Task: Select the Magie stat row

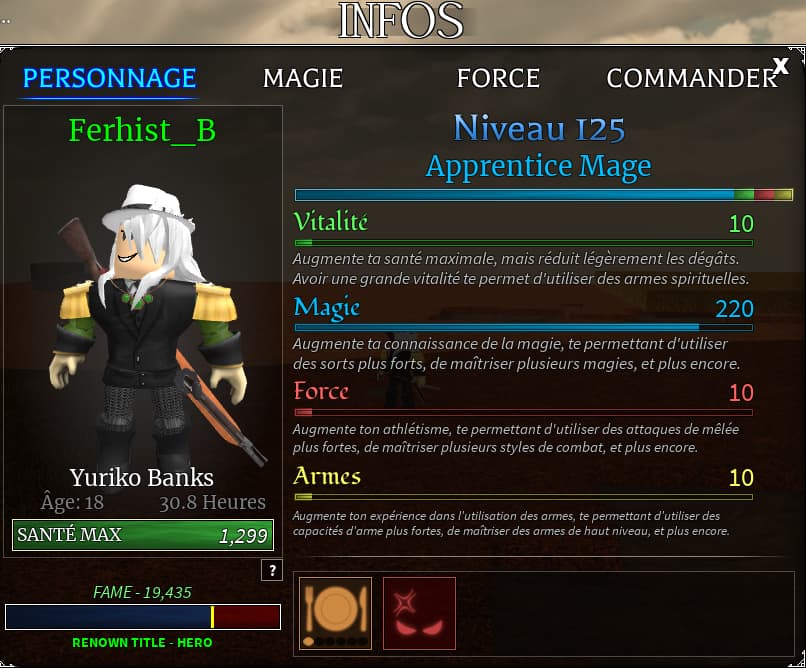Action: tap(523, 309)
